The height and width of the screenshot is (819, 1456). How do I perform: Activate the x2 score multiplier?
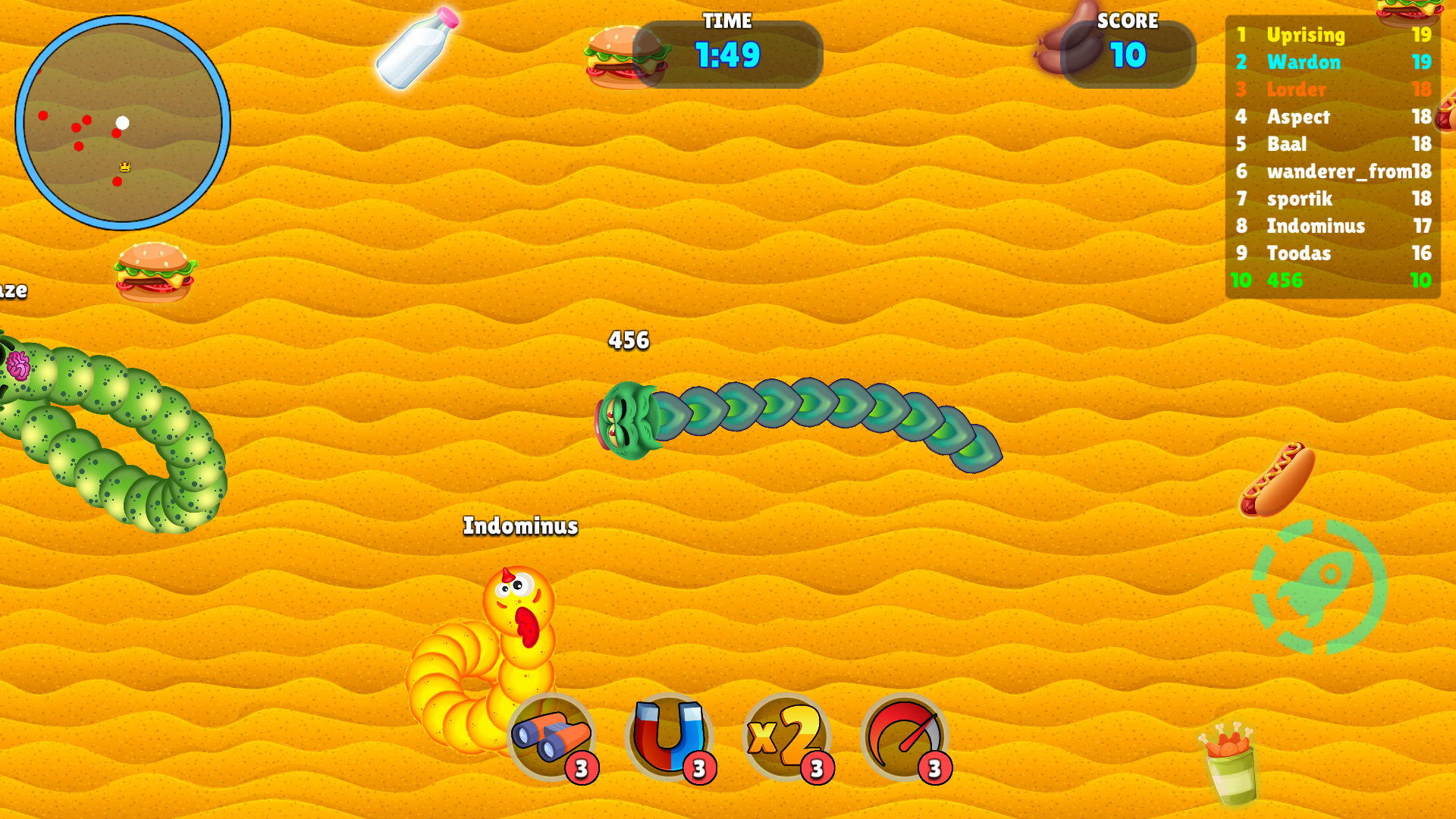coord(787,739)
